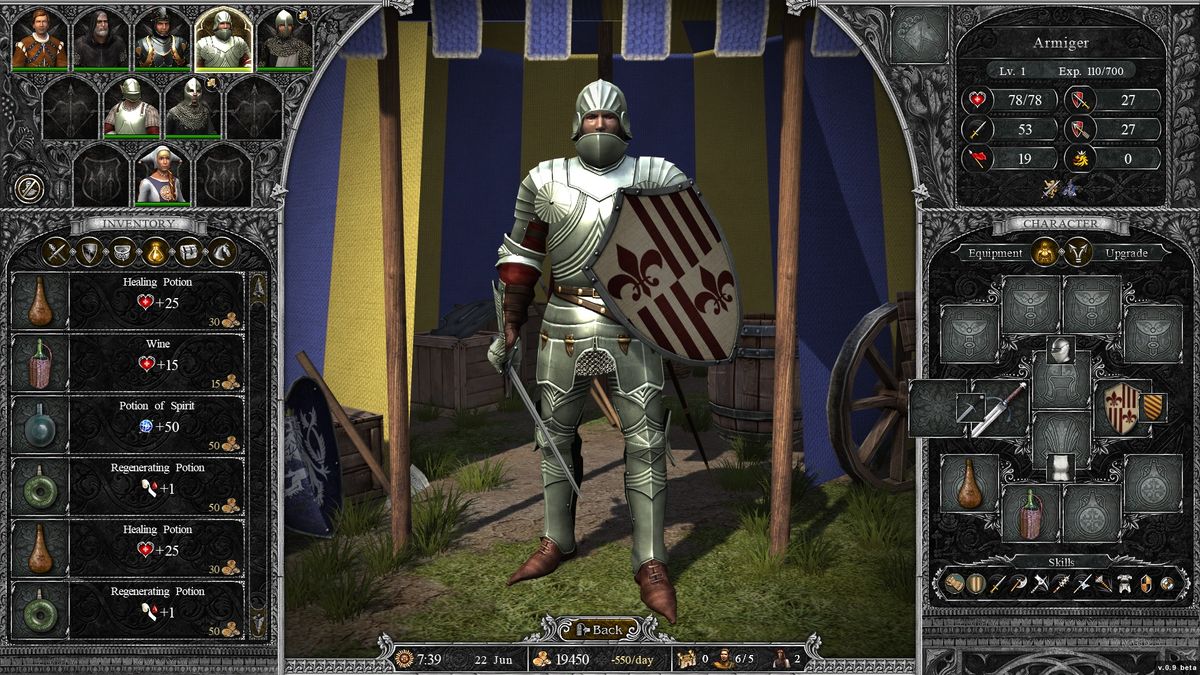Choose the hooded grey-bearded man portrait

tap(100, 38)
